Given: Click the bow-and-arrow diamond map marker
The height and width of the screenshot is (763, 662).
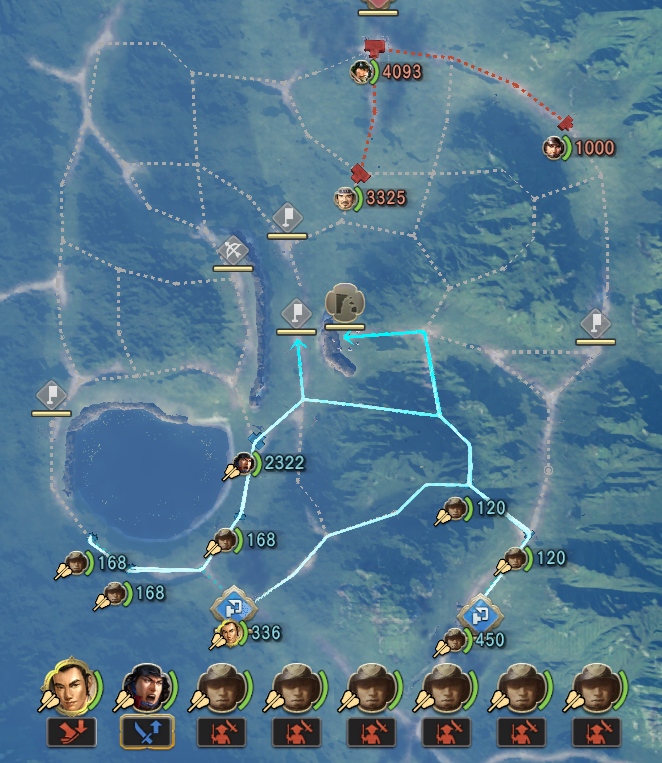Looking at the screenshot, I should click(232, 250).
